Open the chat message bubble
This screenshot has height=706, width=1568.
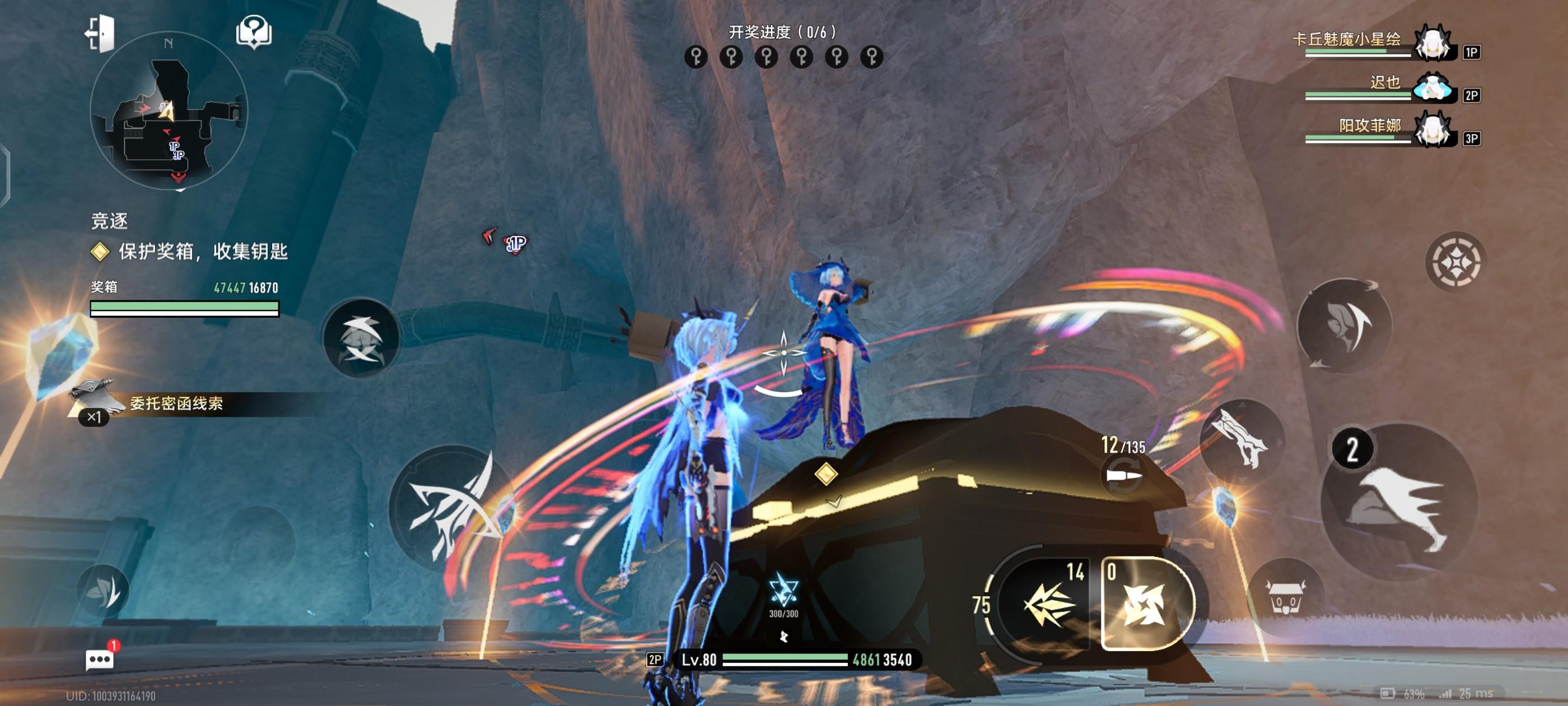[x=99, y=659]
